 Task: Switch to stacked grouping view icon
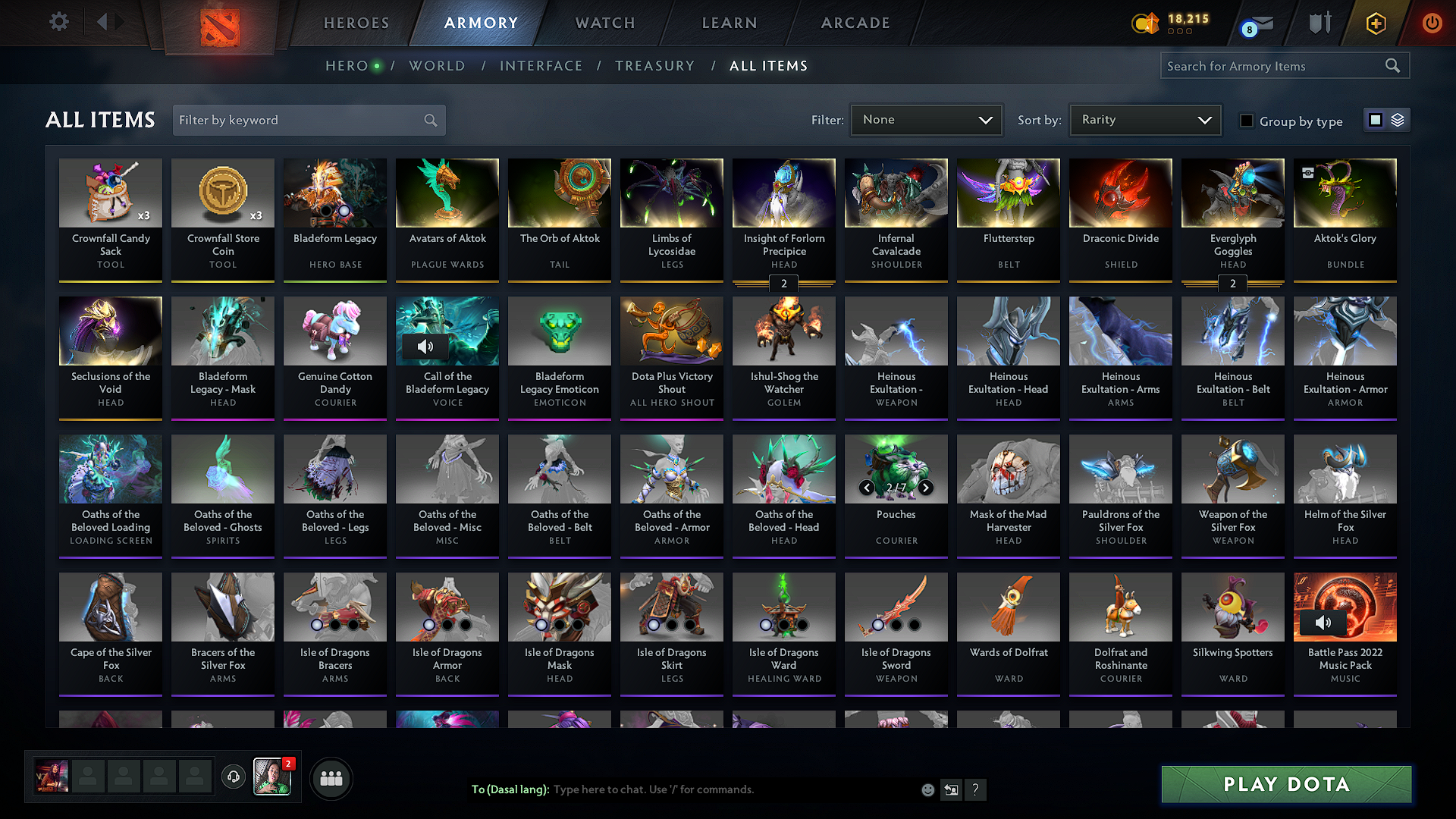coord(1396,119)
